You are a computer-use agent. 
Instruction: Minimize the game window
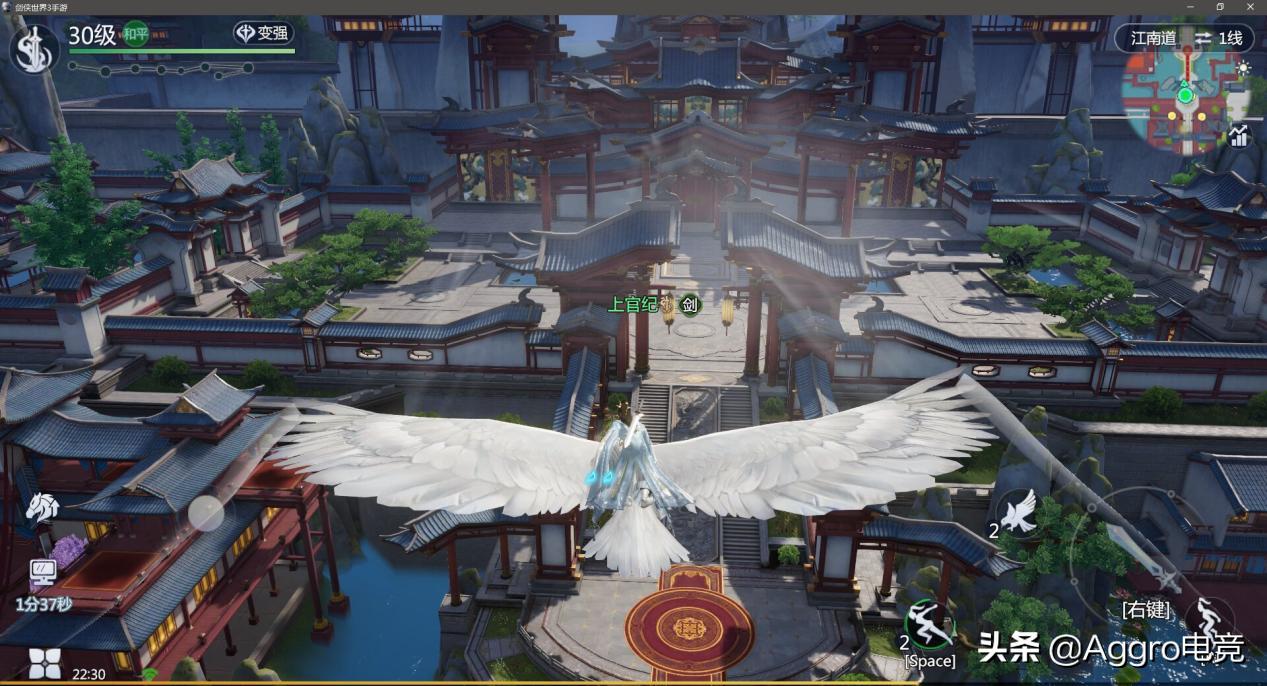pos(1190,7)
